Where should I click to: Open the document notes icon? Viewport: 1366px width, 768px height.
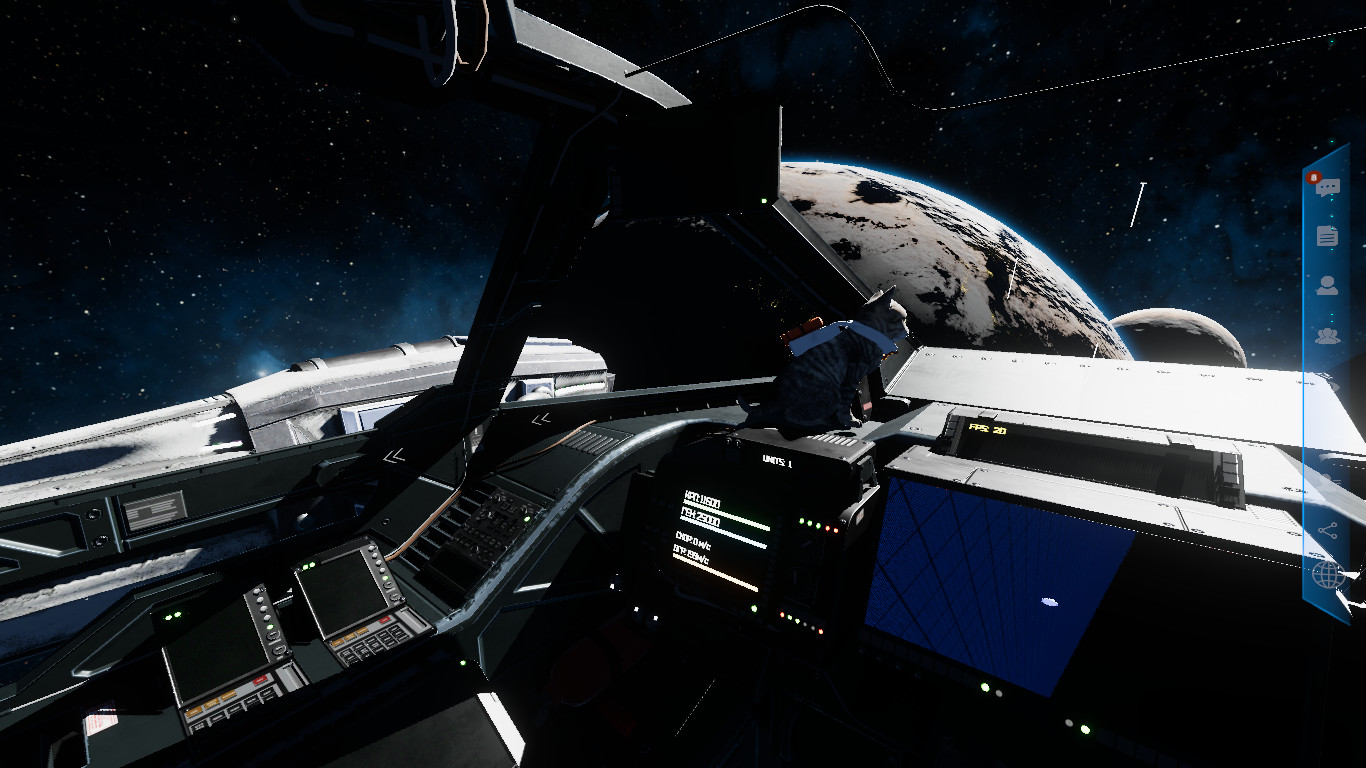coord(1327,236)
